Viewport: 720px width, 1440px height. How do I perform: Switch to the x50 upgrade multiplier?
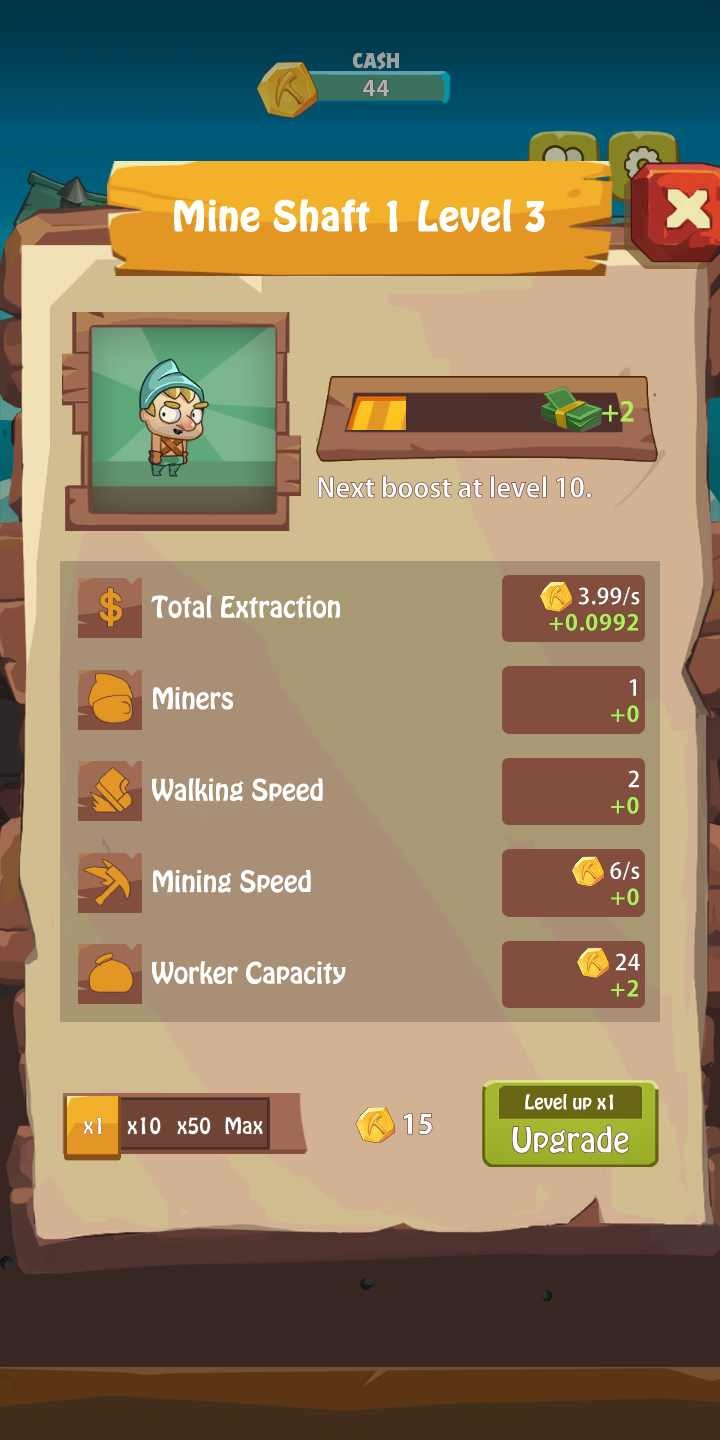pos(194,1126)
